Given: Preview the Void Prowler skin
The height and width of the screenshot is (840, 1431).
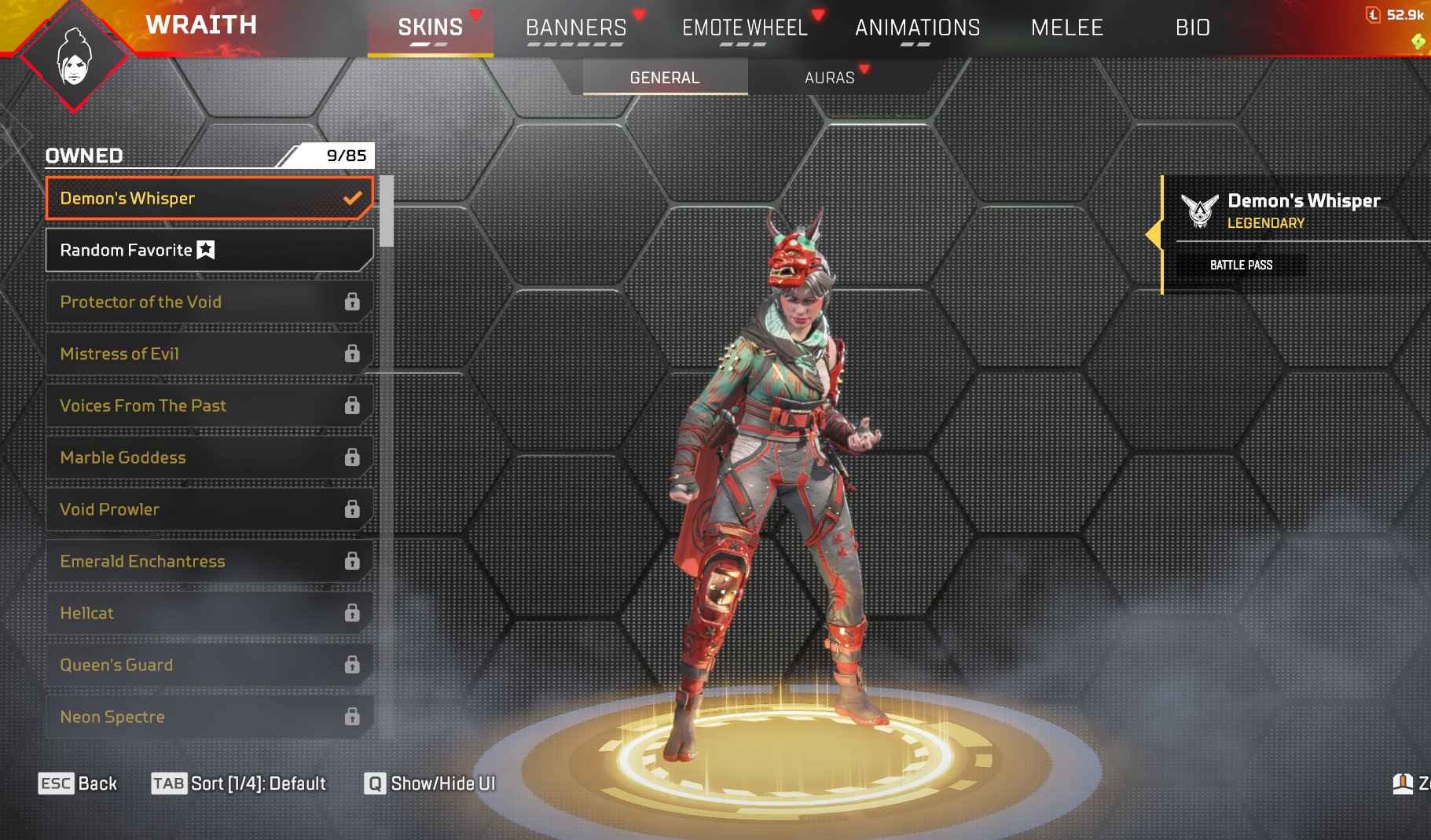Looking at the screenshot, I should pos(208,509).
